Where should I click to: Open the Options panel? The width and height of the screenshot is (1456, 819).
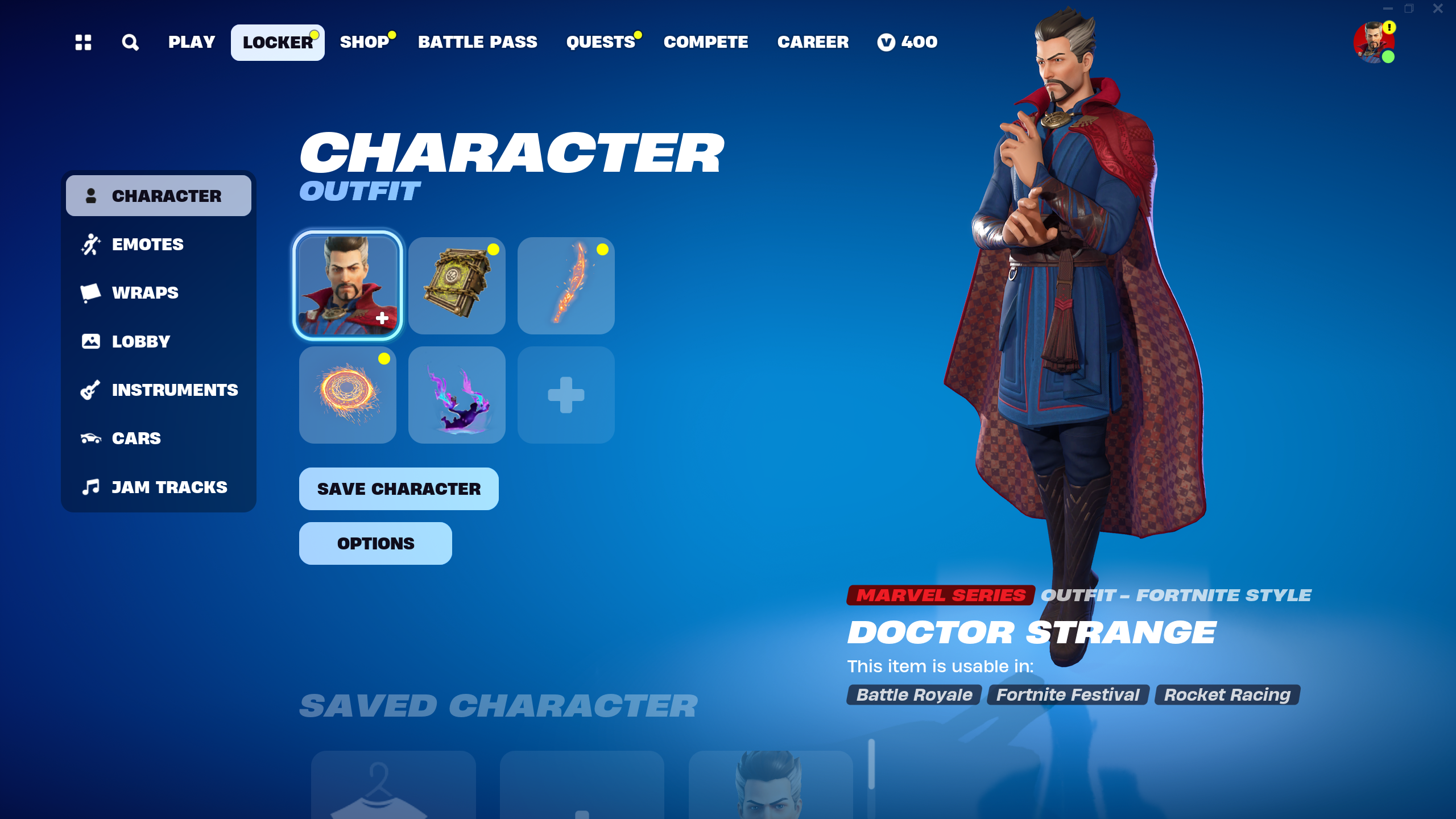375,543
